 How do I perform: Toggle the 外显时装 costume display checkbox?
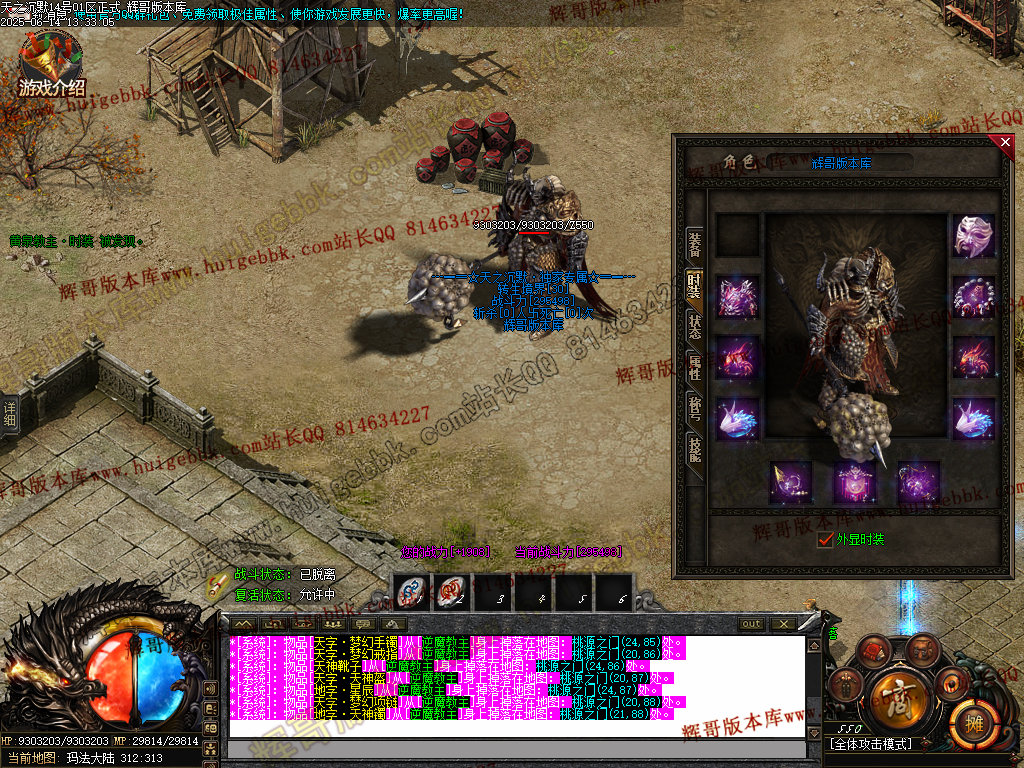coord(825,540)
